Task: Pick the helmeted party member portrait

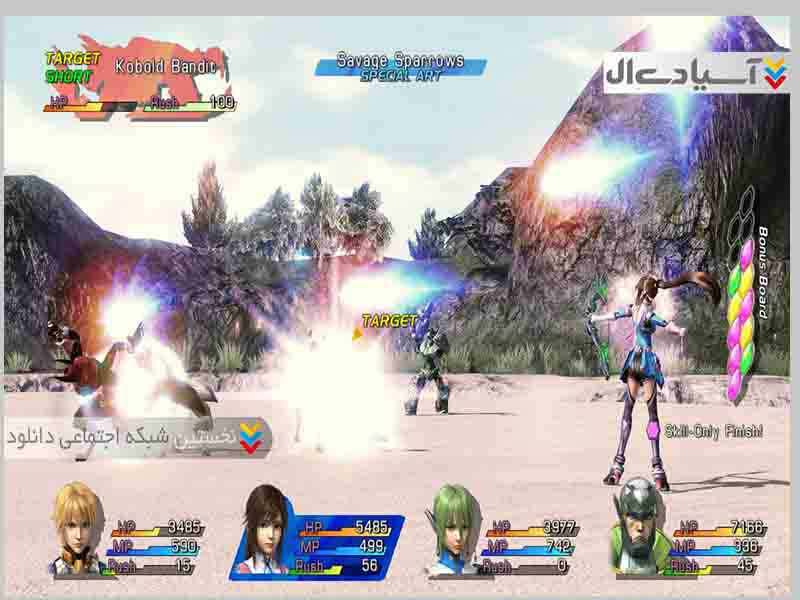Action: (x=639, y=526)
